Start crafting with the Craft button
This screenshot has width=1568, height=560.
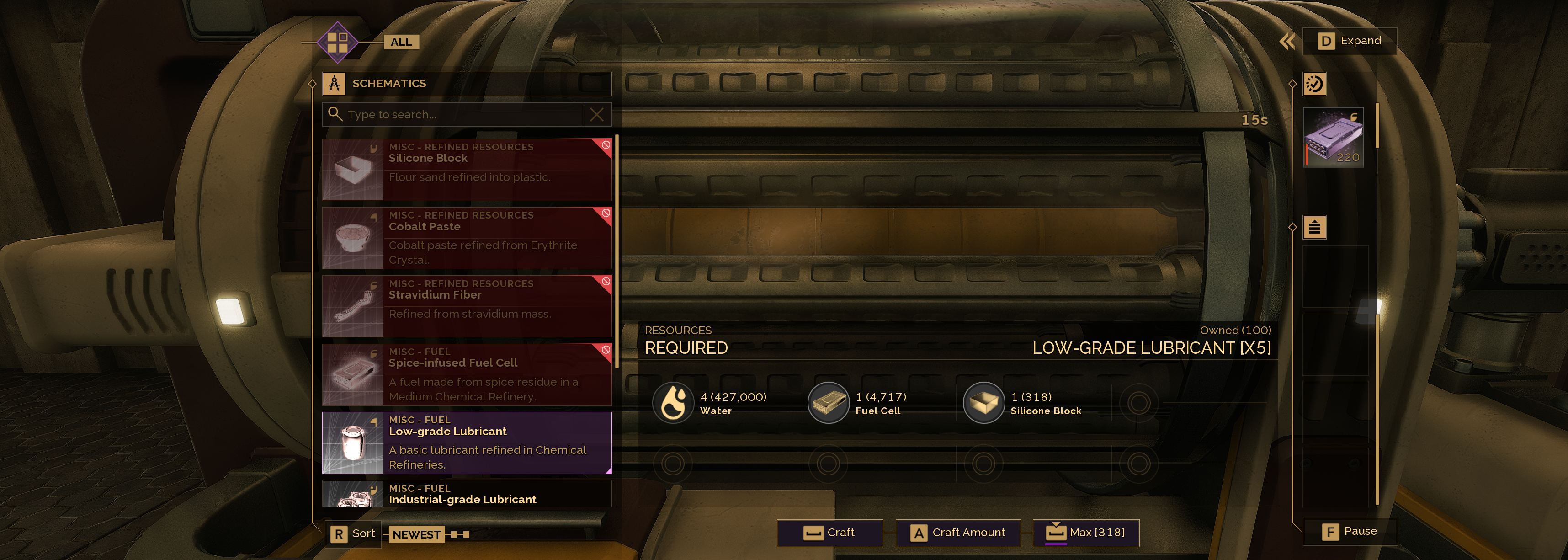[829, 533]
